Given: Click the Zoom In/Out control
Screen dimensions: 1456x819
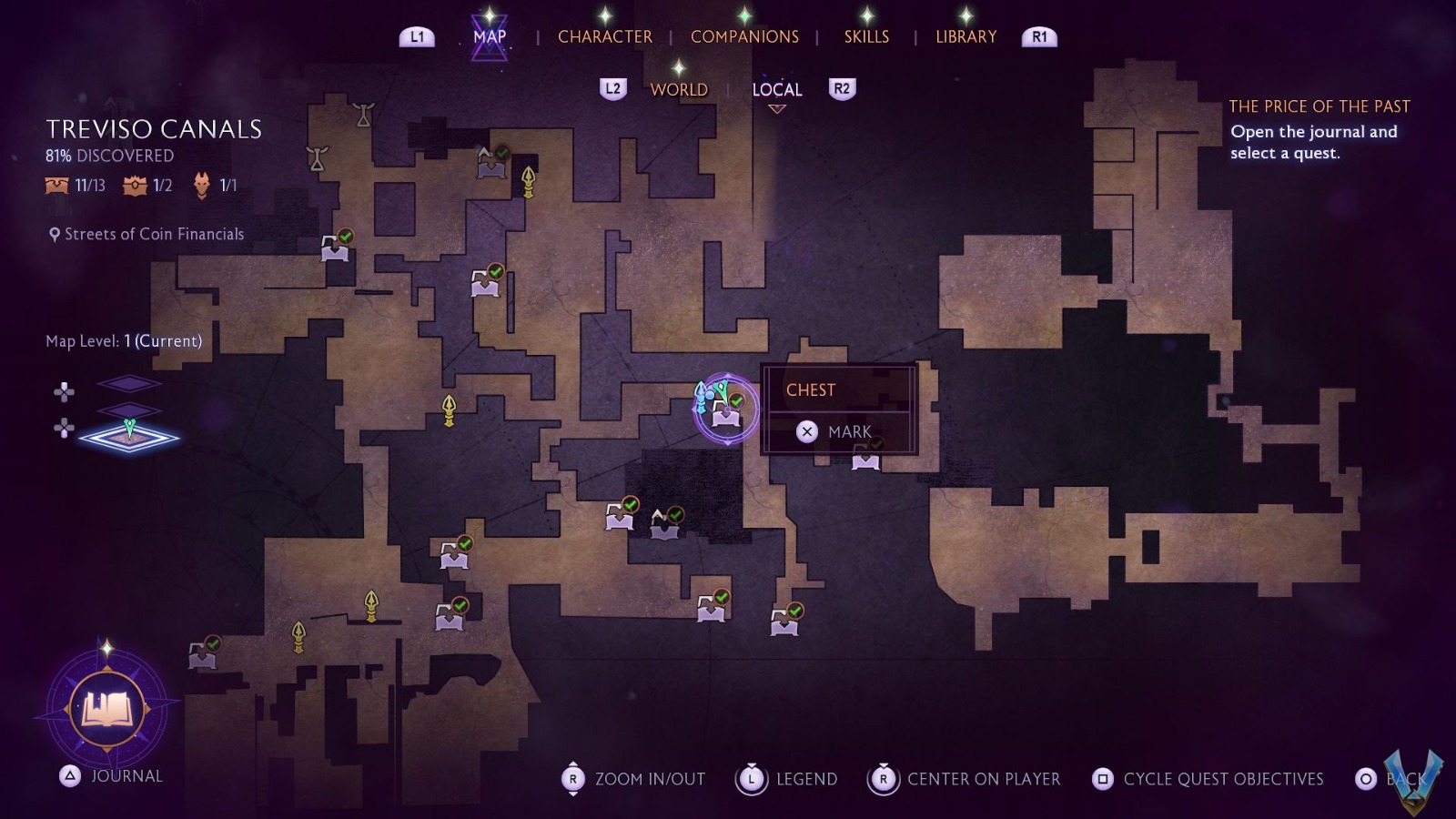Looking at the screenshot, I should point(634,779).
